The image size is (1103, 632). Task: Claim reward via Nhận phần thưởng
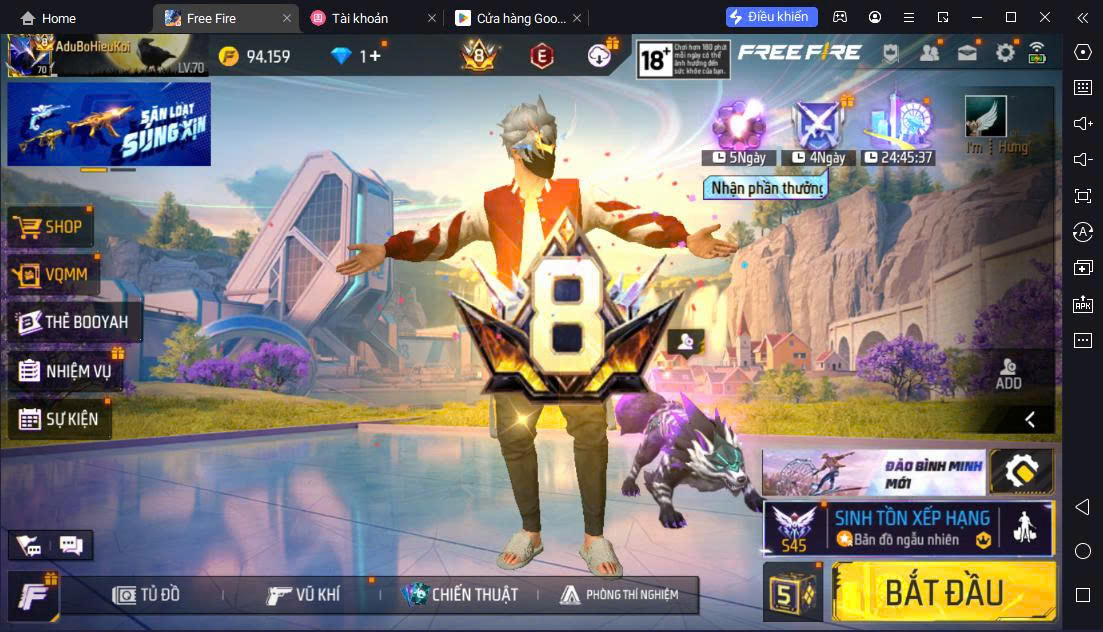tap(767, 187)
